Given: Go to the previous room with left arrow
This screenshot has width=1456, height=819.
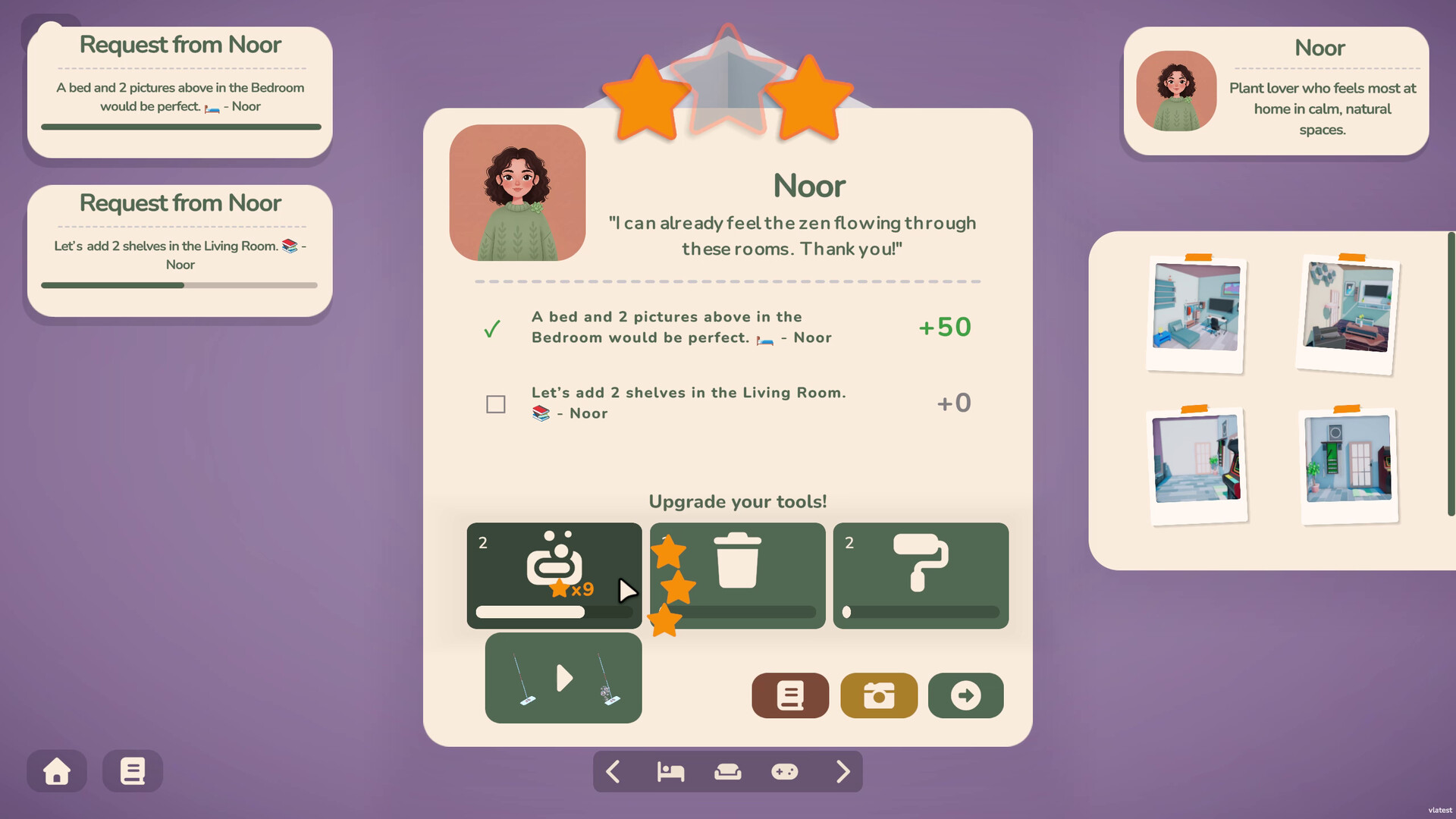Looking at the screenshot, I should click(613, 772).
